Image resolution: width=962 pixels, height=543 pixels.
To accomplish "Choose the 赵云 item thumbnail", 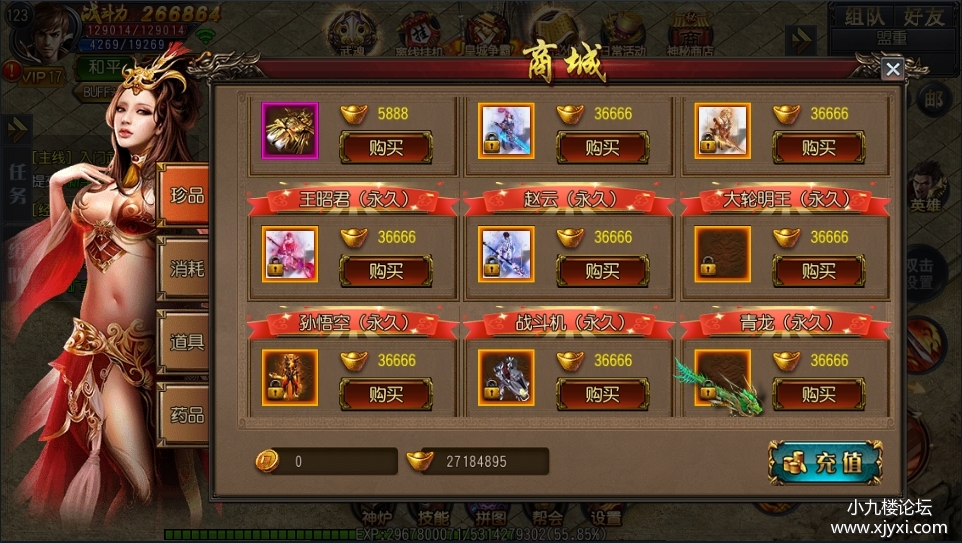I will click(506, 253).
